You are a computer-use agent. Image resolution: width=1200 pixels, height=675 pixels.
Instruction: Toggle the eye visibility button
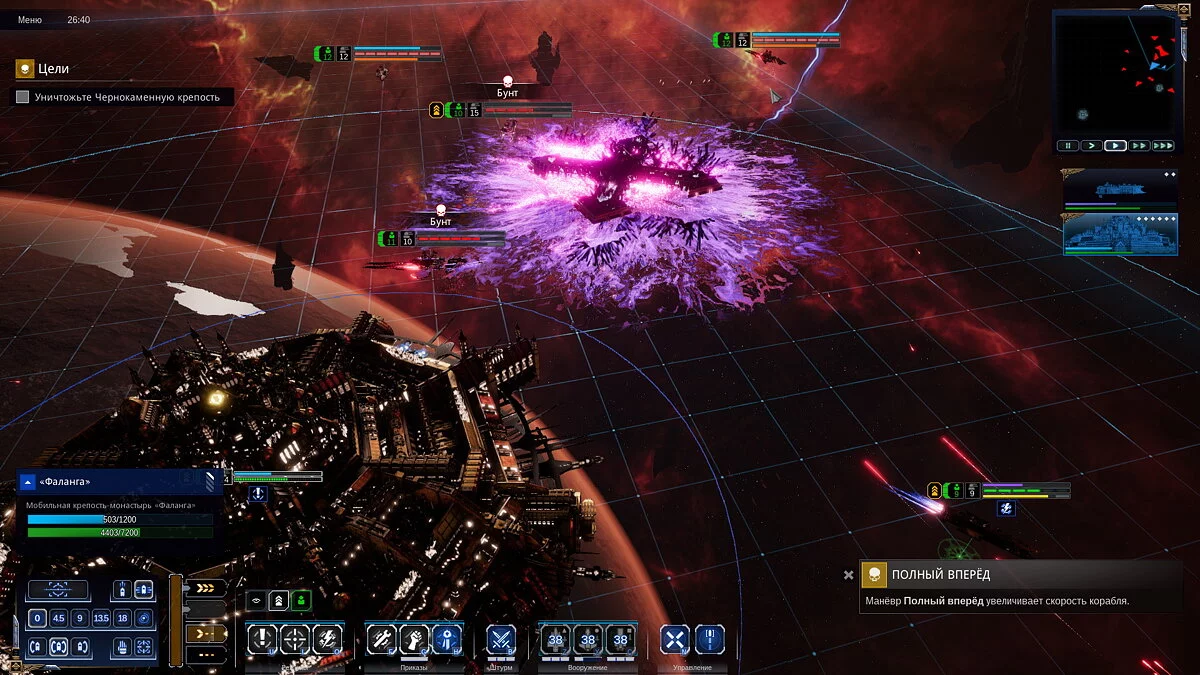tap(256, 600)
